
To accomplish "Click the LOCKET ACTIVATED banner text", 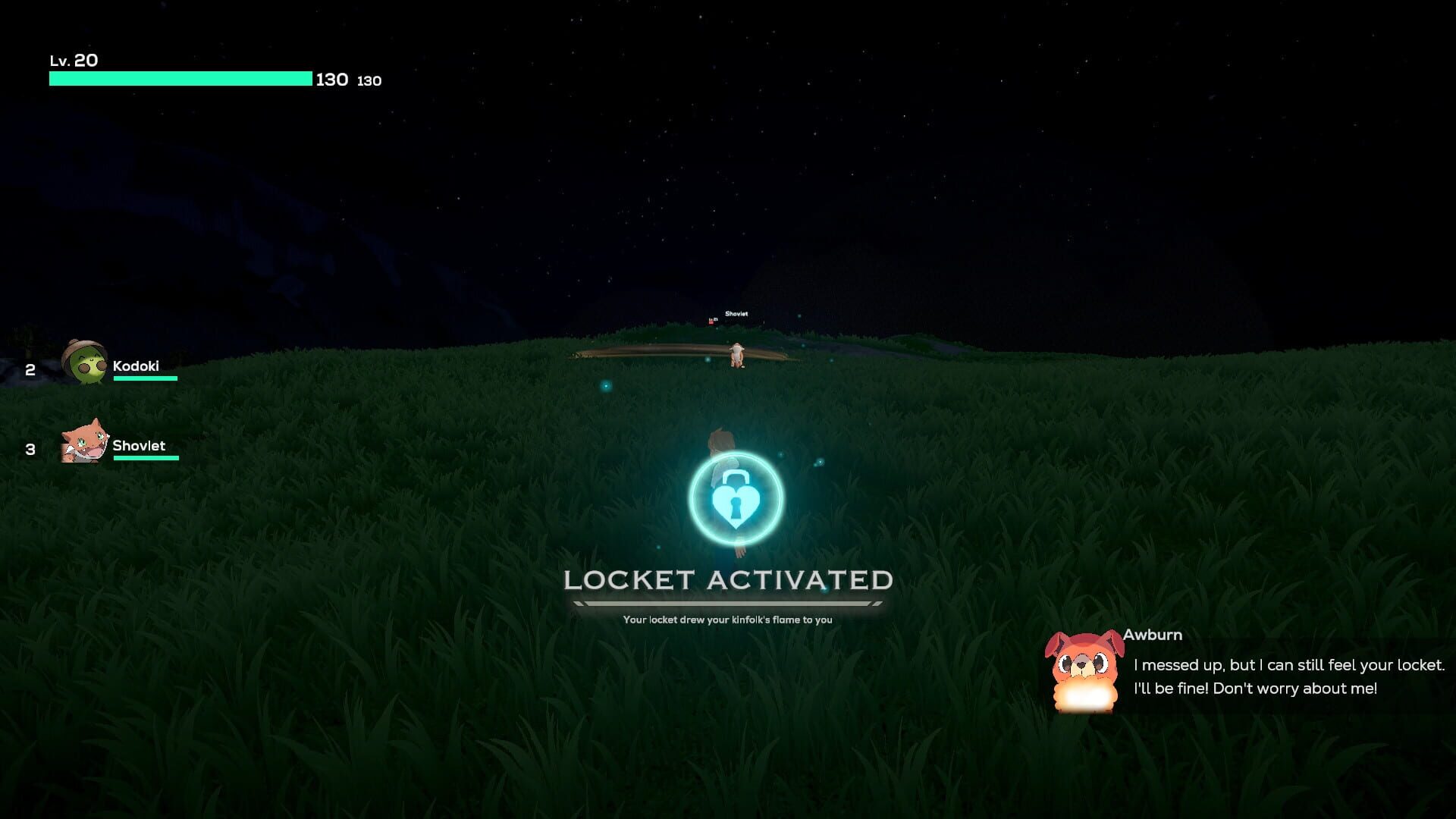I will point(728,582).
